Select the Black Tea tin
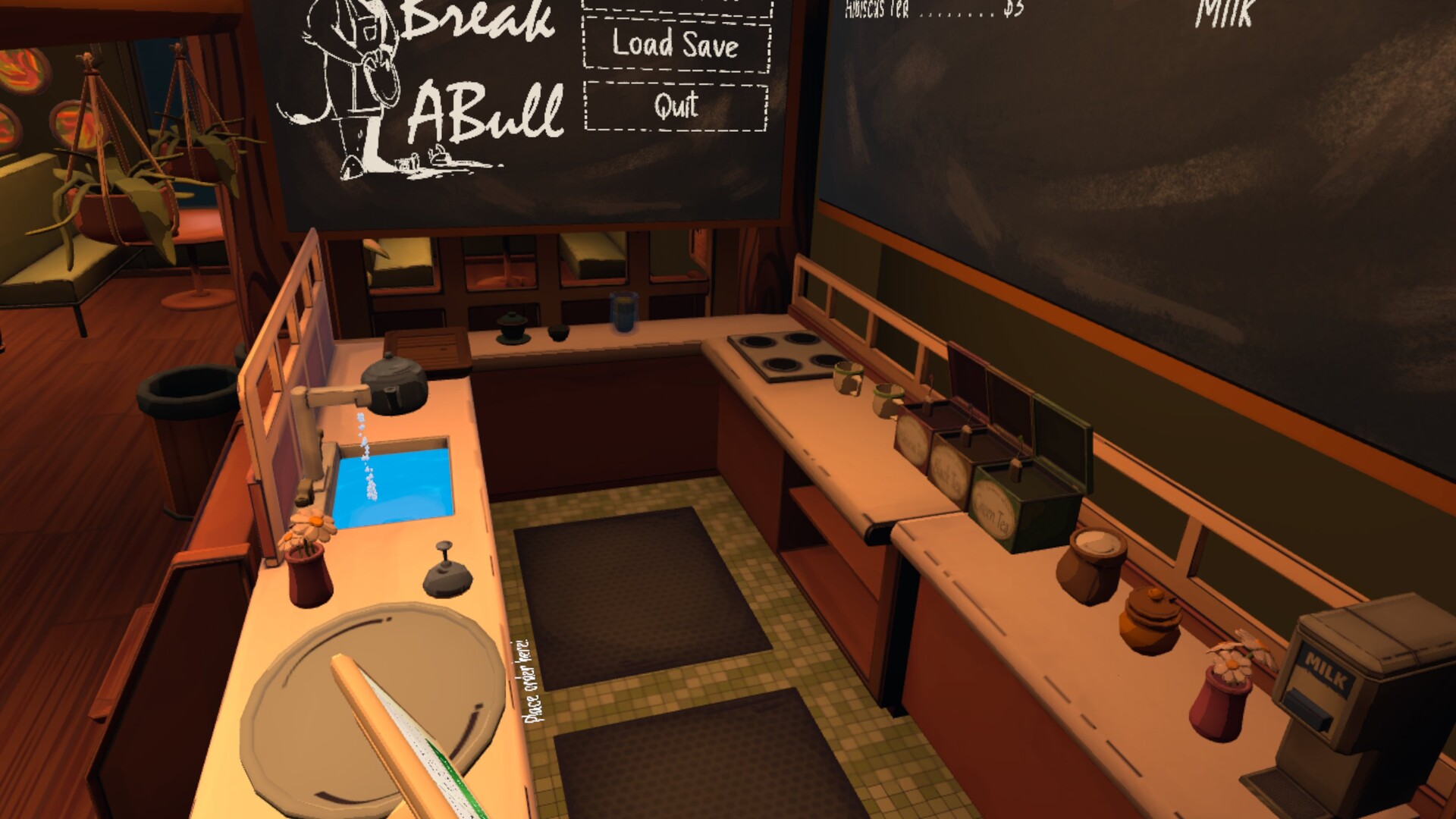 952,470
